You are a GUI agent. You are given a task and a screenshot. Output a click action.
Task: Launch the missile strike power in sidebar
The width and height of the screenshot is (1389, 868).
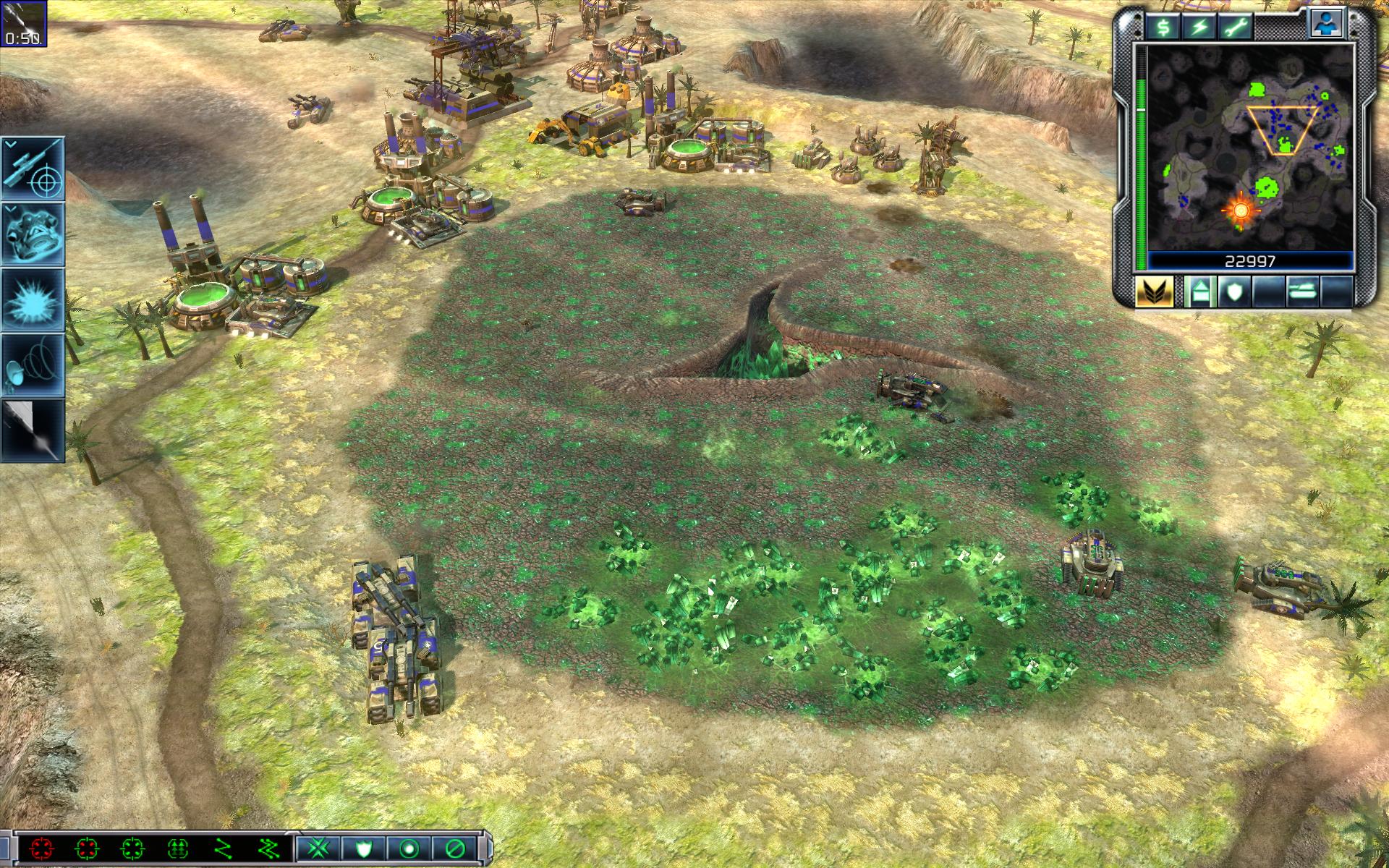click(x=33, y=430)
